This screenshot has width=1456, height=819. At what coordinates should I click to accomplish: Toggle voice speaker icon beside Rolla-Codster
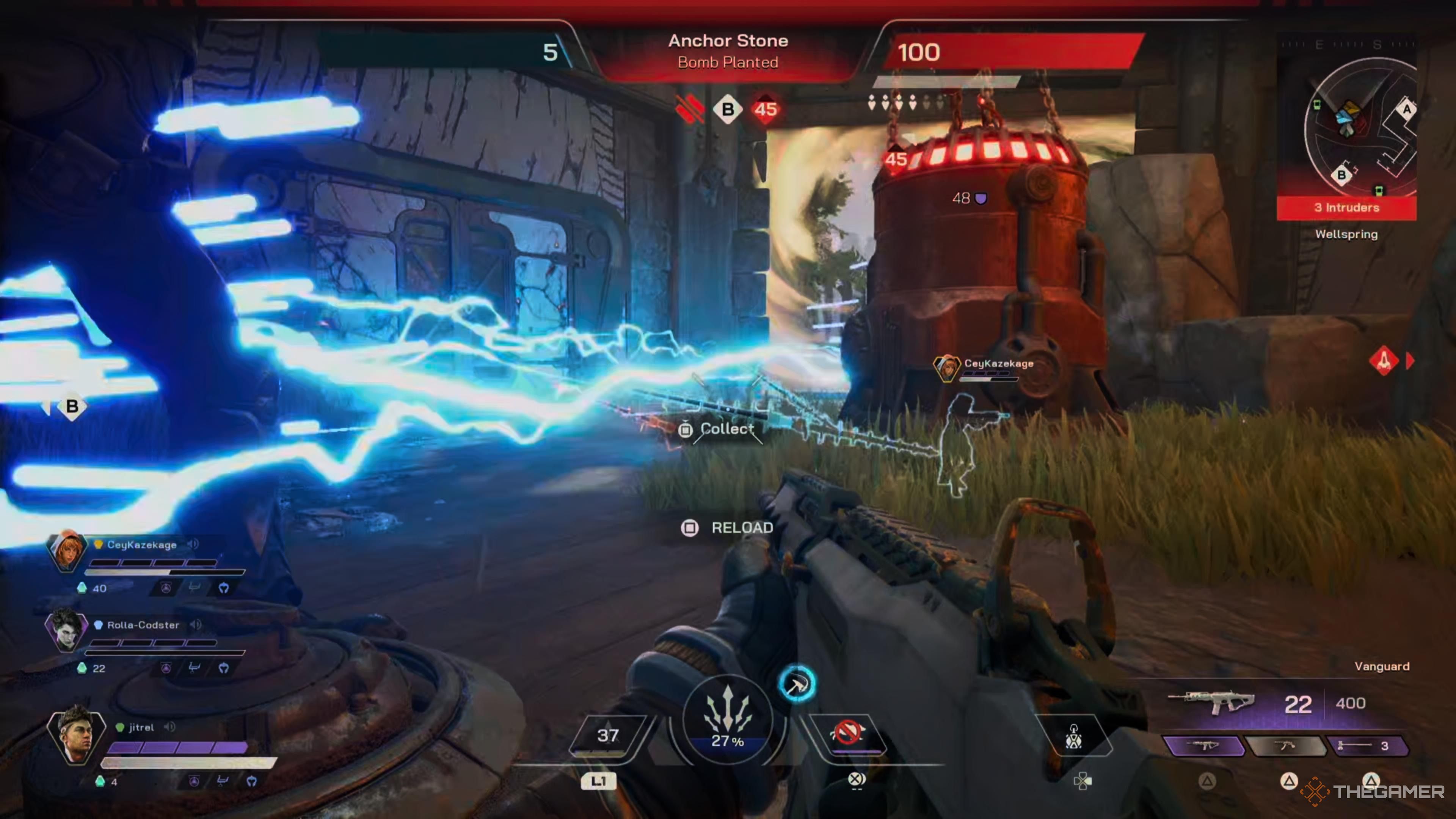[x=196, y=624]
